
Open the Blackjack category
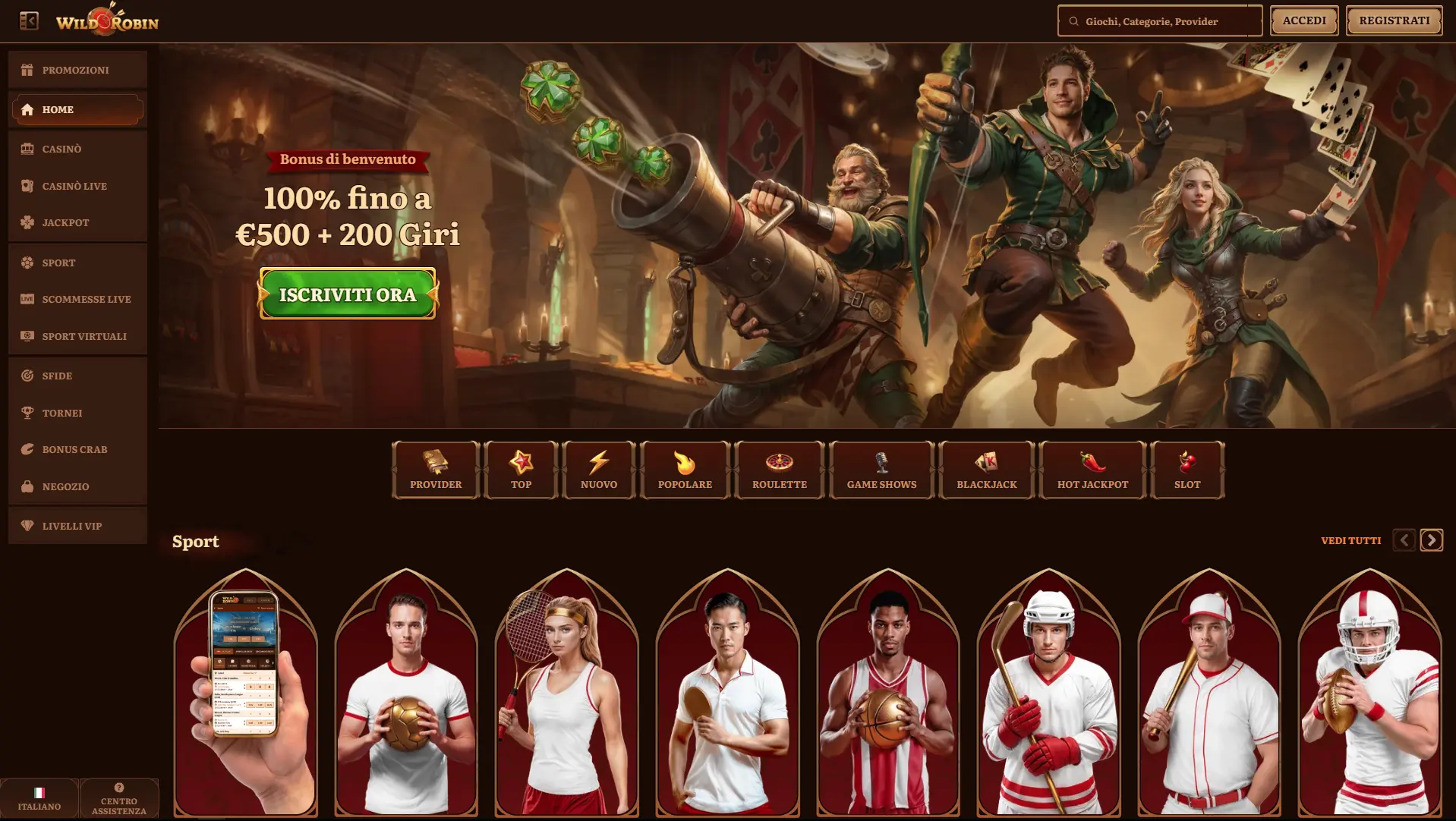(986, 470)
